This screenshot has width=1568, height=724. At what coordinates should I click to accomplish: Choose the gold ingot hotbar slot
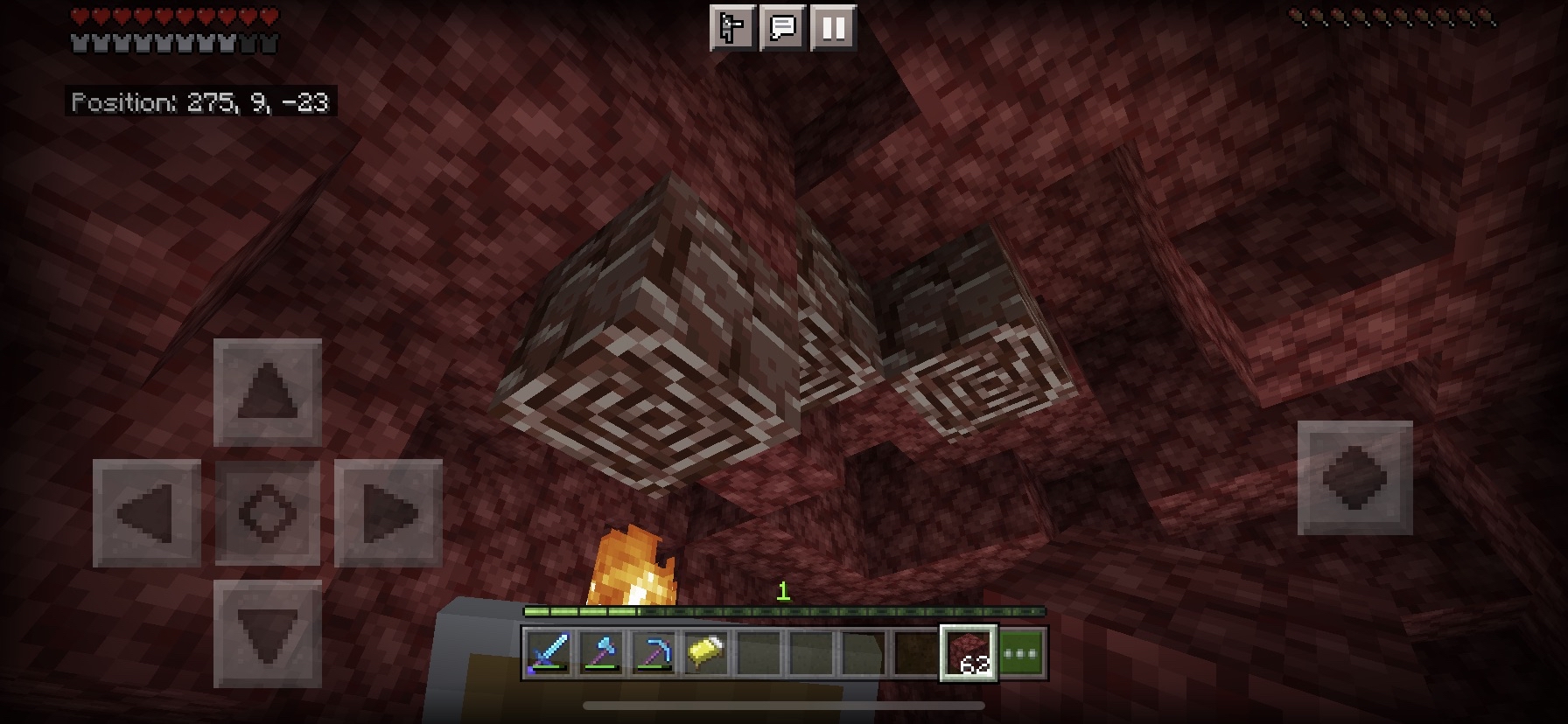coord(706,653)
